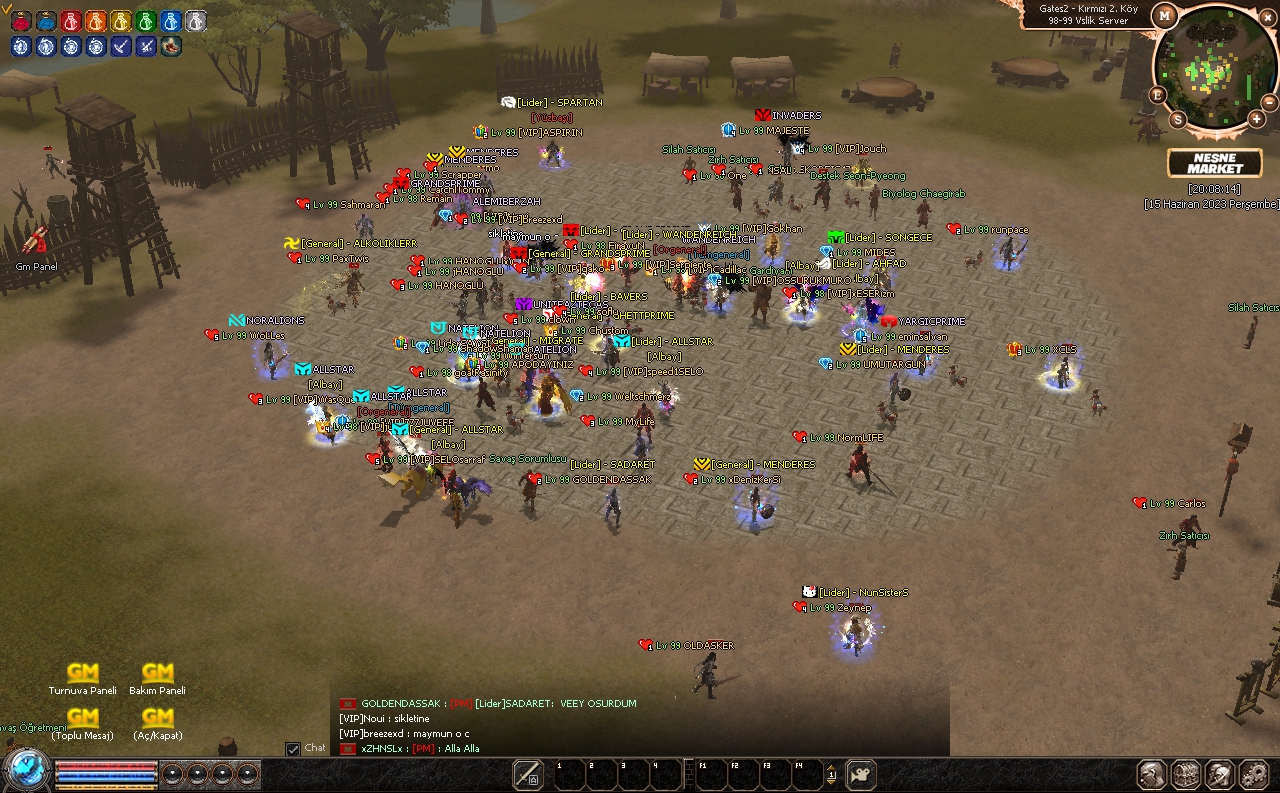Click the circular minimap
Screen dimensions: 1280x793
1214,65
